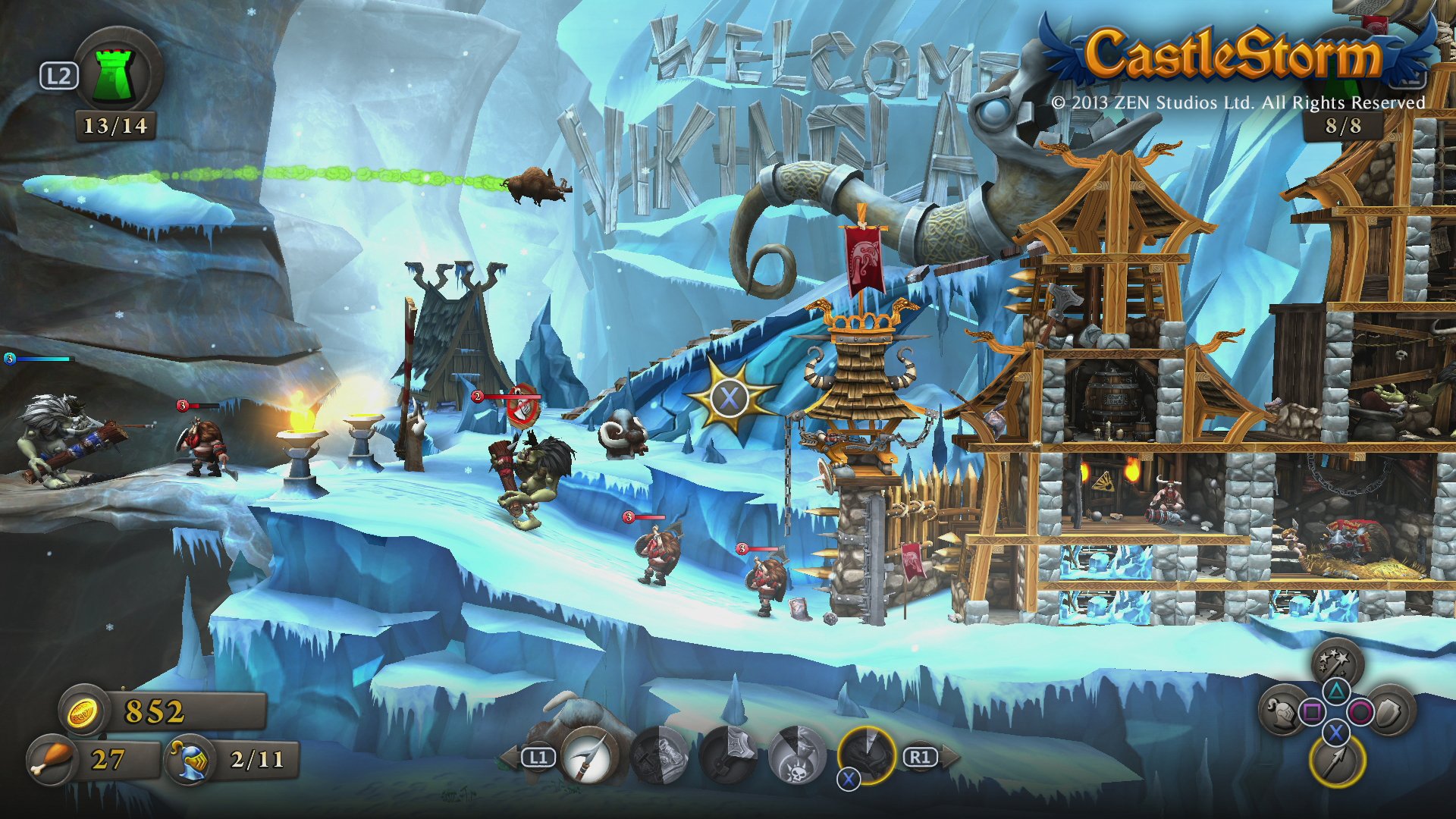Click the R1 weapon scroll button
This screenshot has height=819, width=1456.
[x=920, y=756]
